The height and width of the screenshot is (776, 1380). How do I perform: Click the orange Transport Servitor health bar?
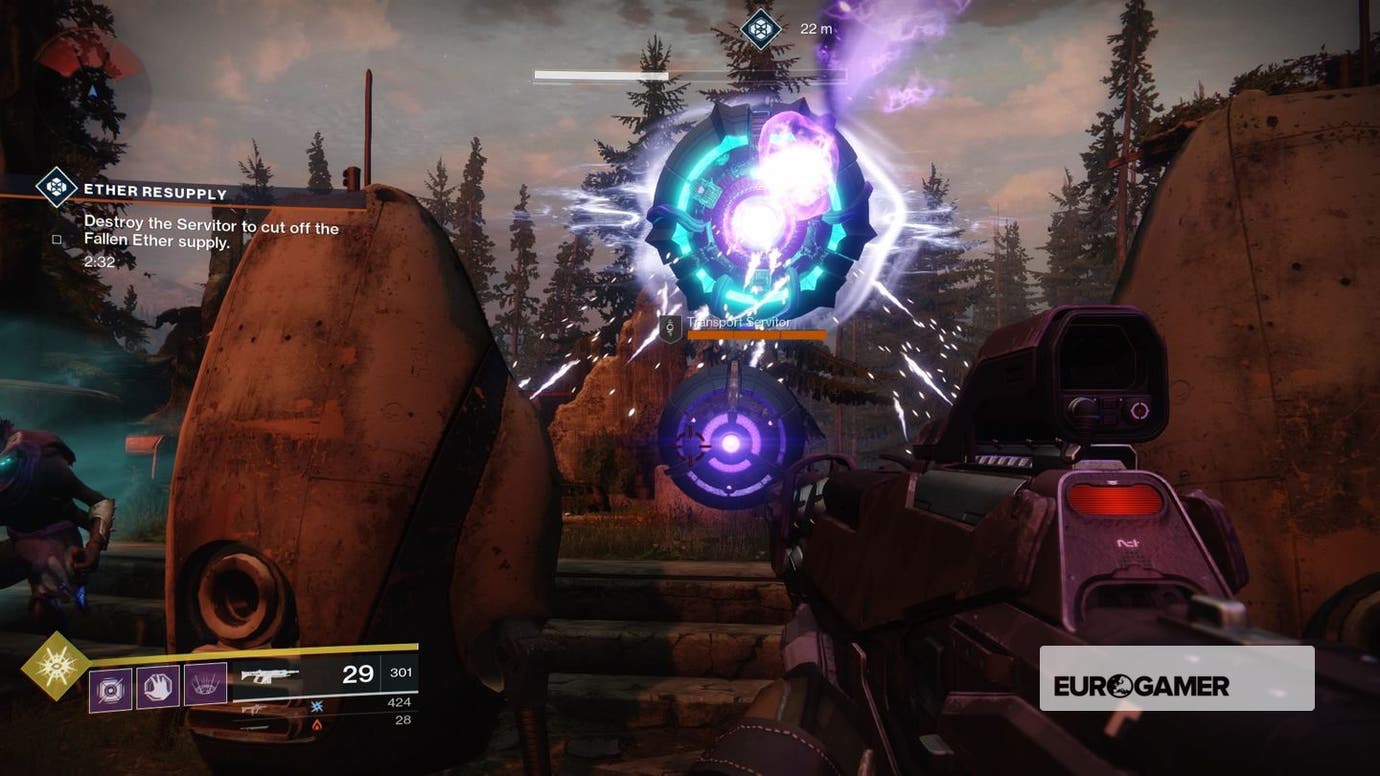coord(757,334)
